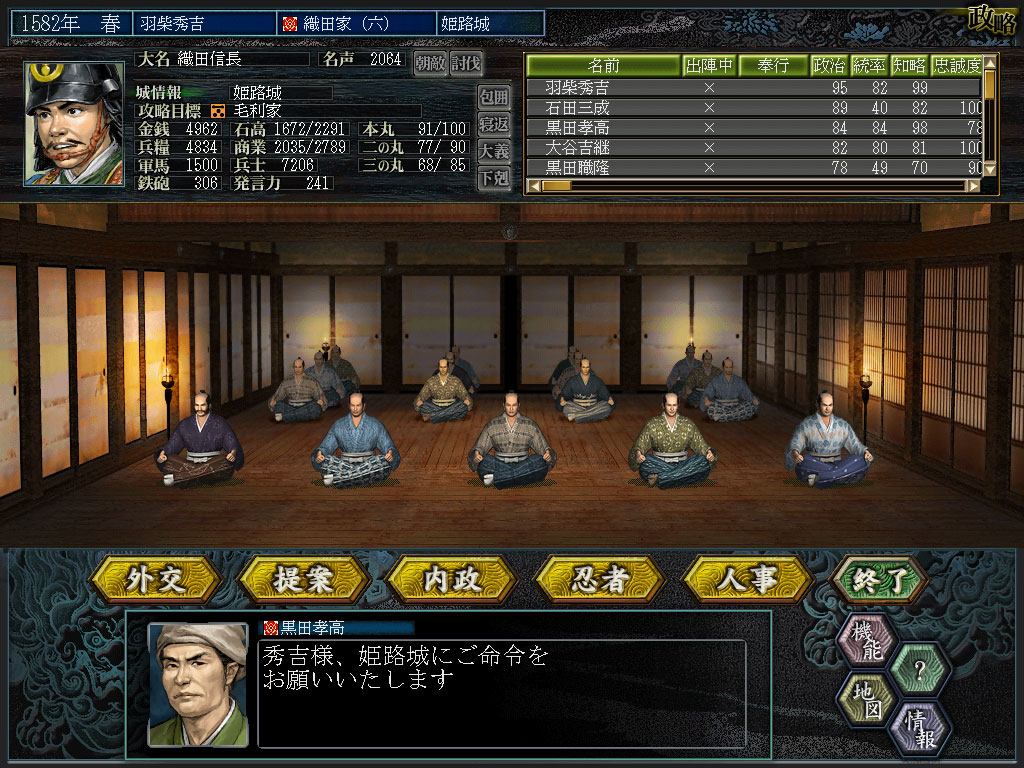1024x768 pixels.
Task: Click the question mark help button
Action: click(919, 667)
